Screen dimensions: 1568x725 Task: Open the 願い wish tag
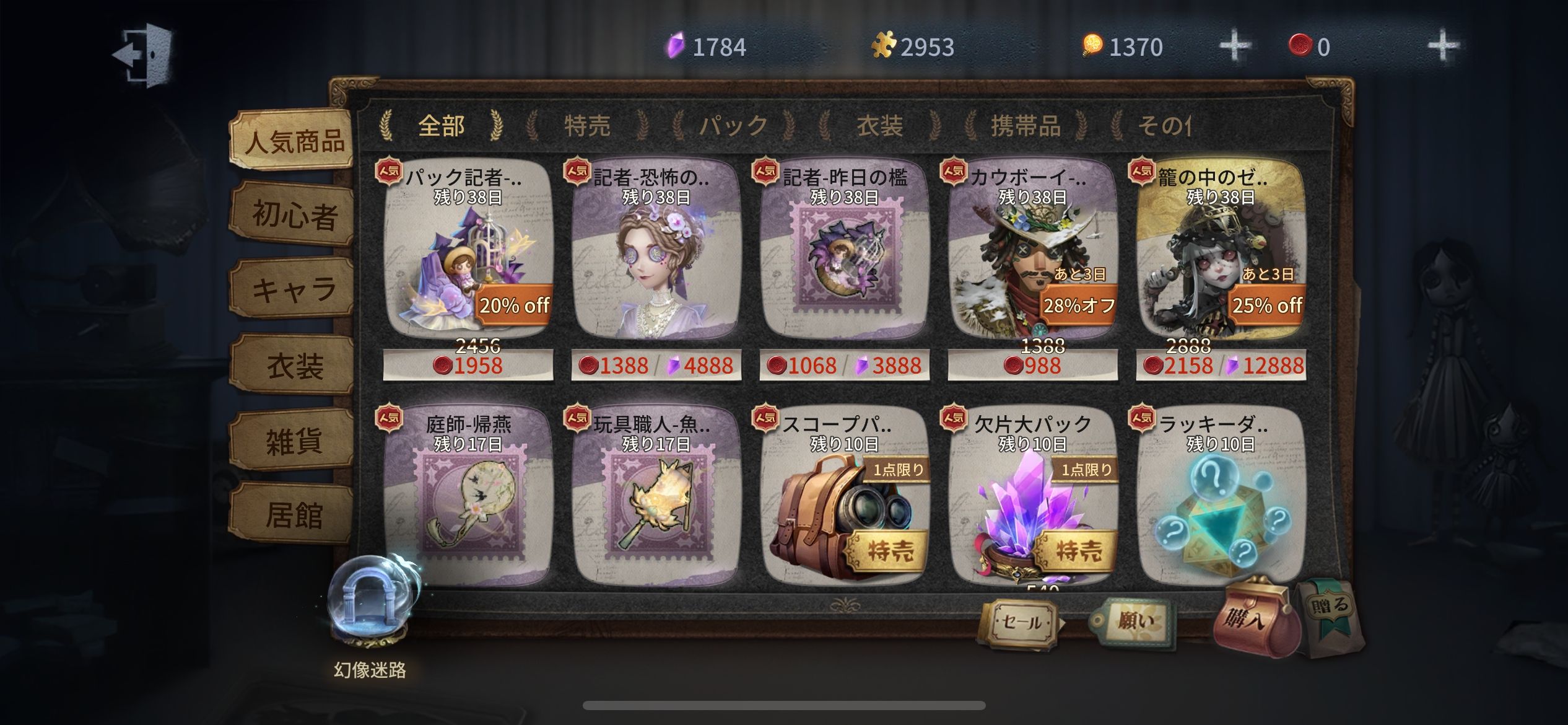(1133, 621)
